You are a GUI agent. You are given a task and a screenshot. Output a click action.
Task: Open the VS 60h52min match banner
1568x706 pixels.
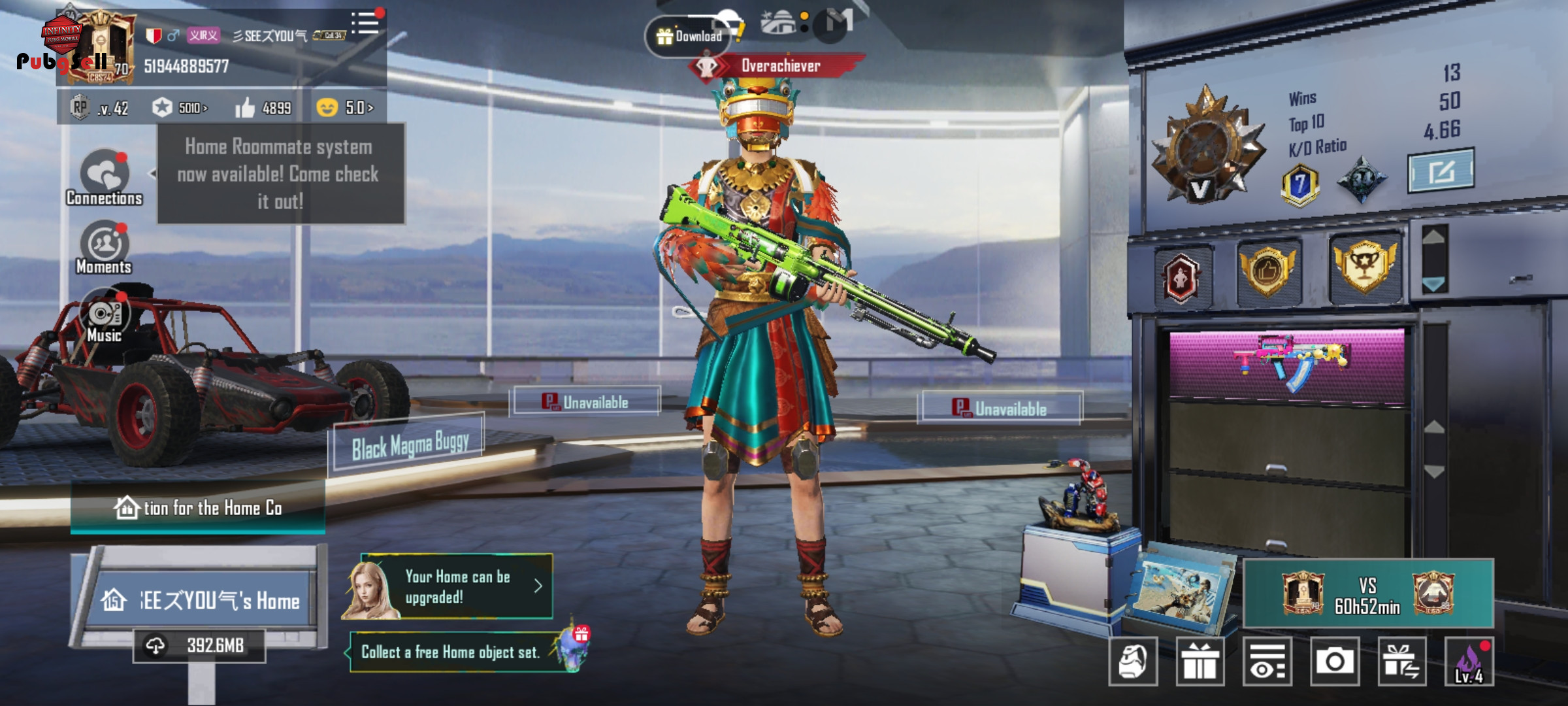(1368, 594)
